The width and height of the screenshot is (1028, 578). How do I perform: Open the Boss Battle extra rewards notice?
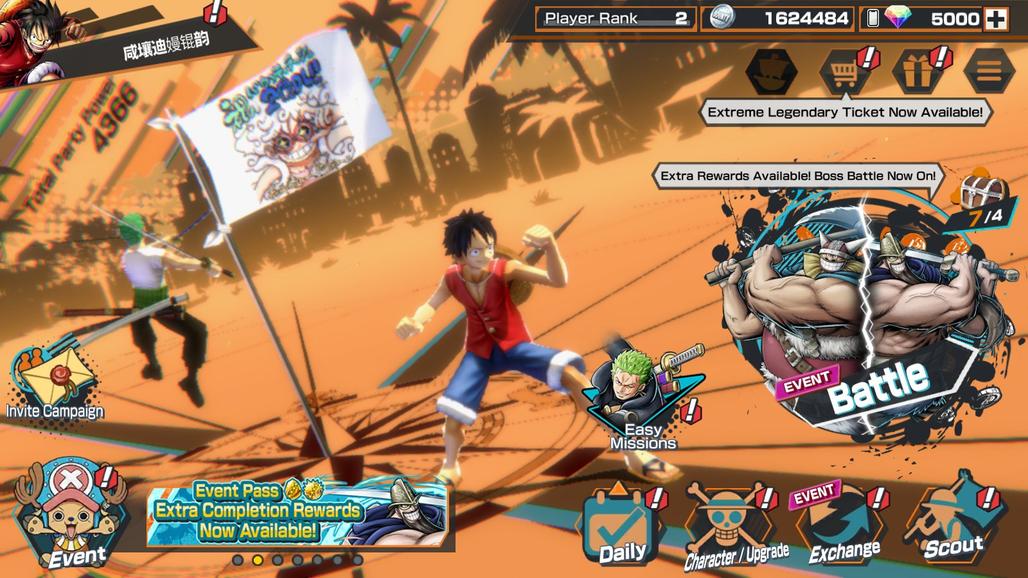tap(798, 177)
